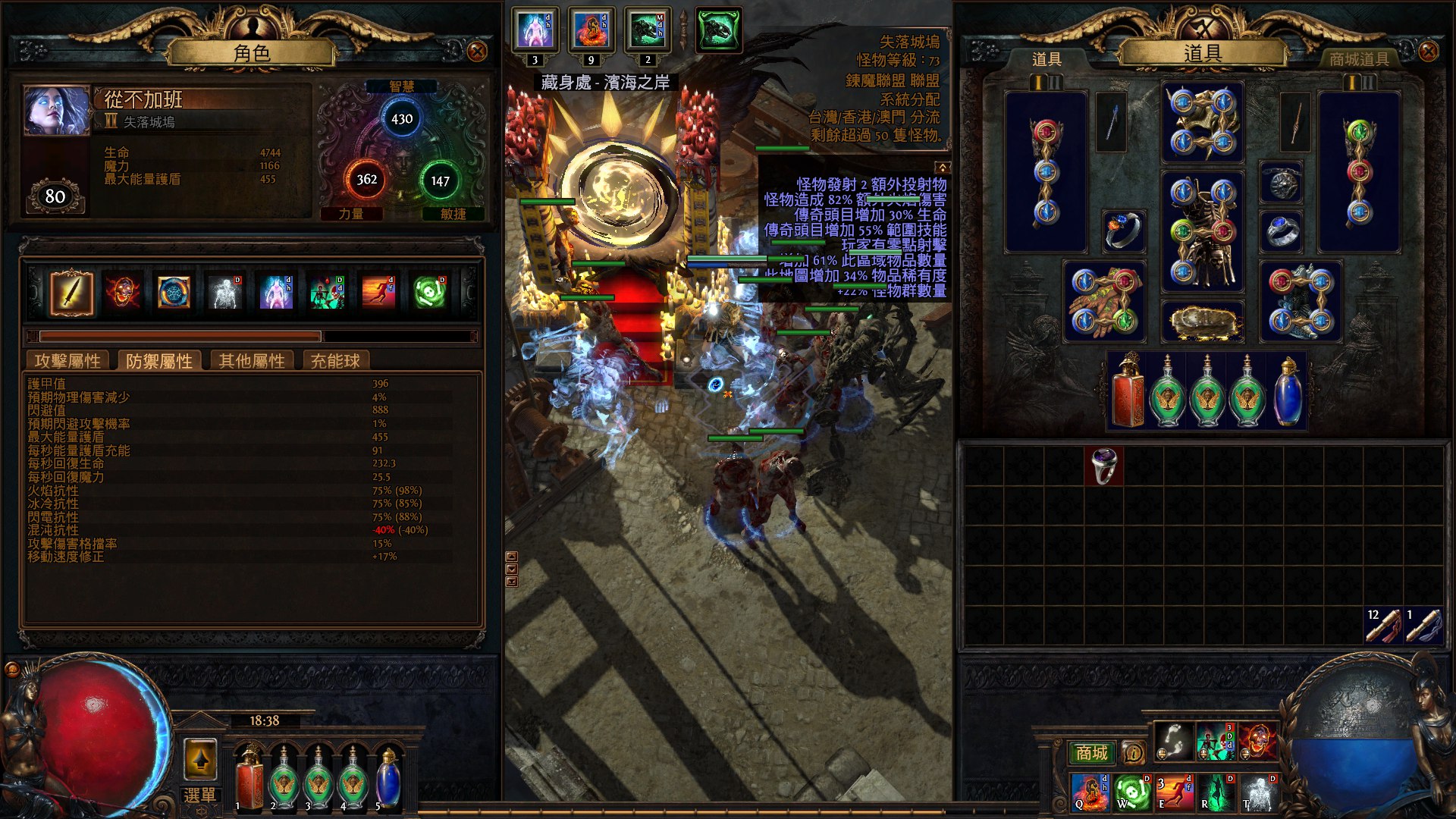This screenshot has height=819, width=1456.
Task: Select the stack of 12 scrolls
Action: coord(1383,626)
